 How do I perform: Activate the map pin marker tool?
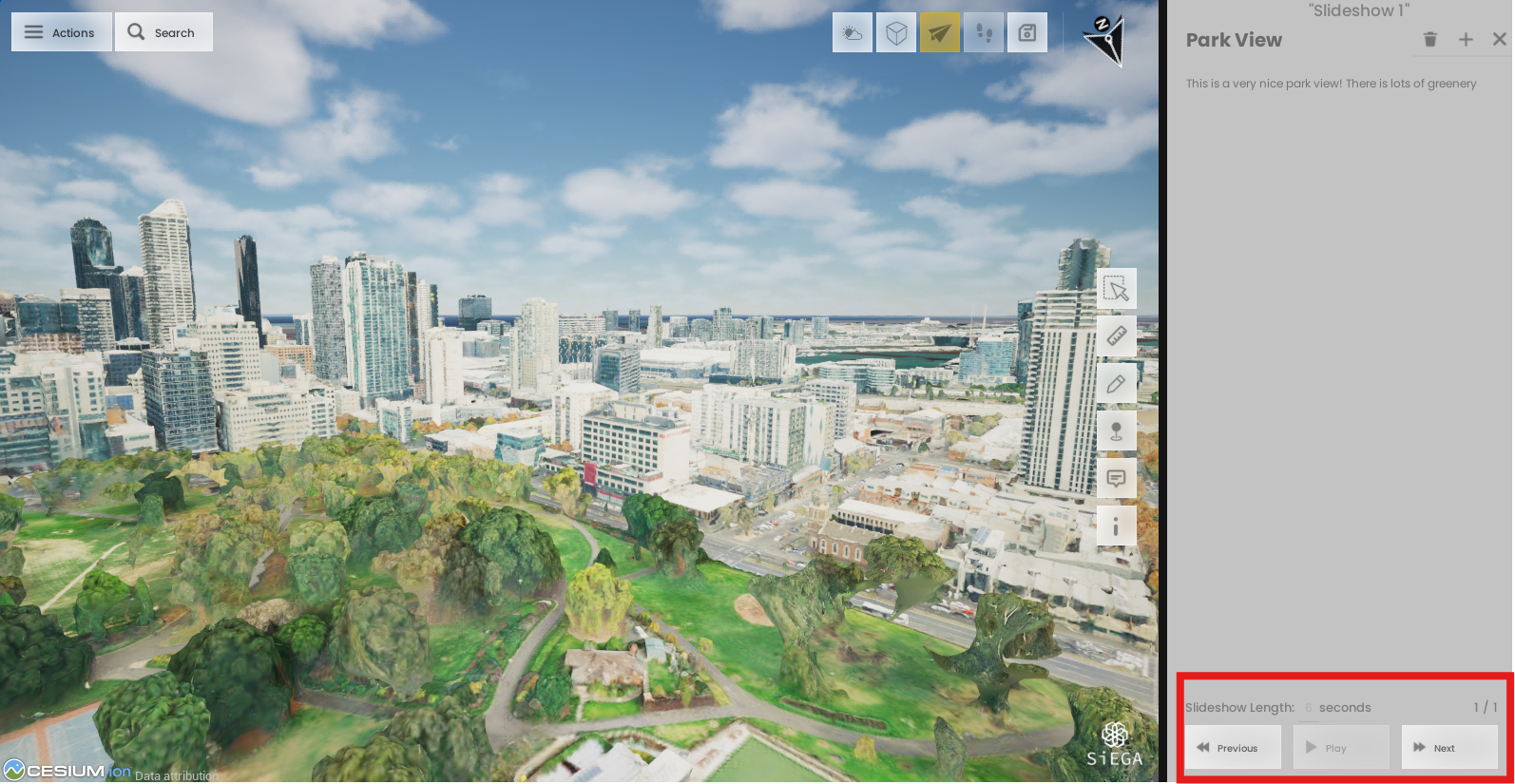coord(1117,431)
